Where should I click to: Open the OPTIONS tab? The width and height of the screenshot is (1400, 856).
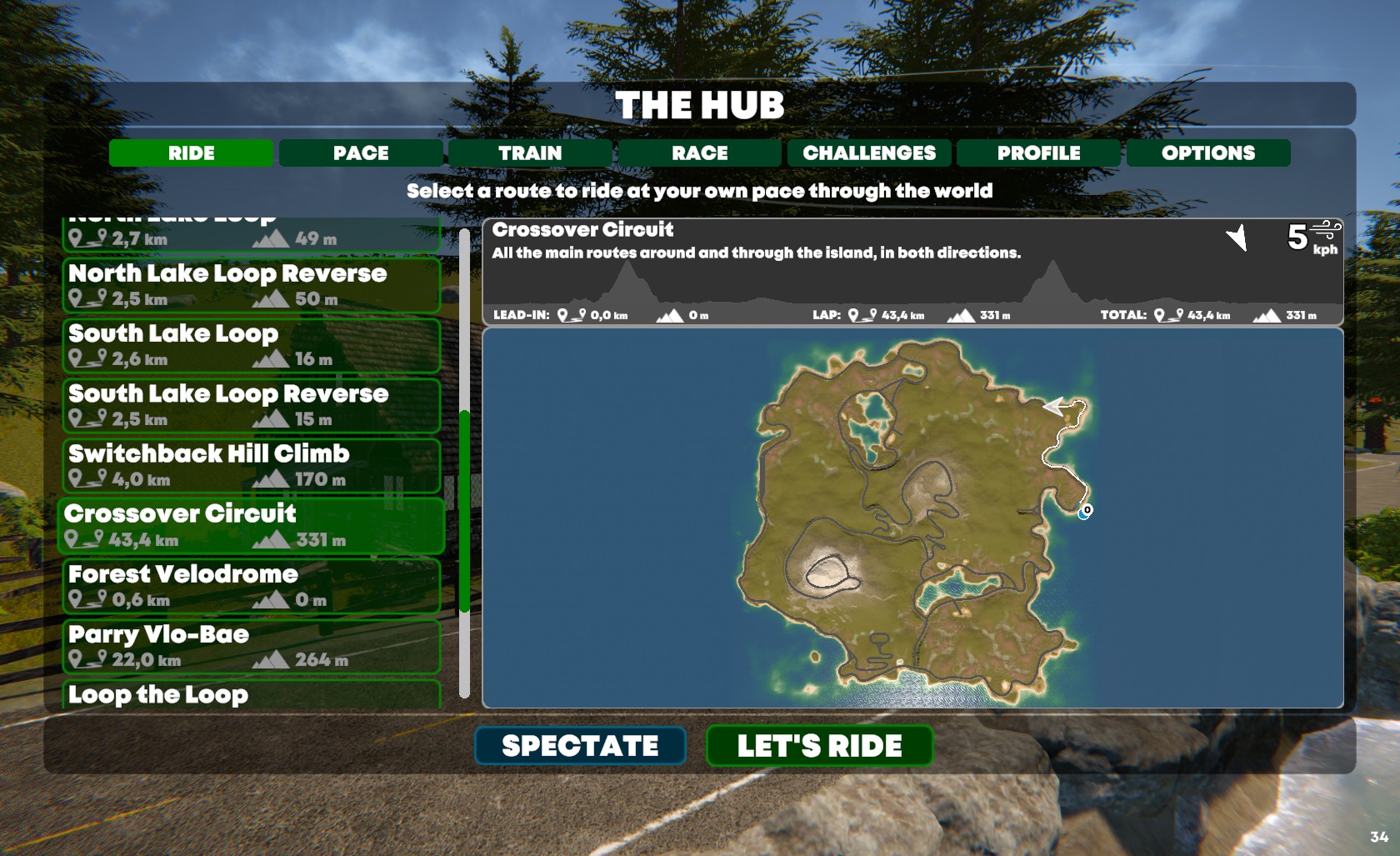[1208, 153]
